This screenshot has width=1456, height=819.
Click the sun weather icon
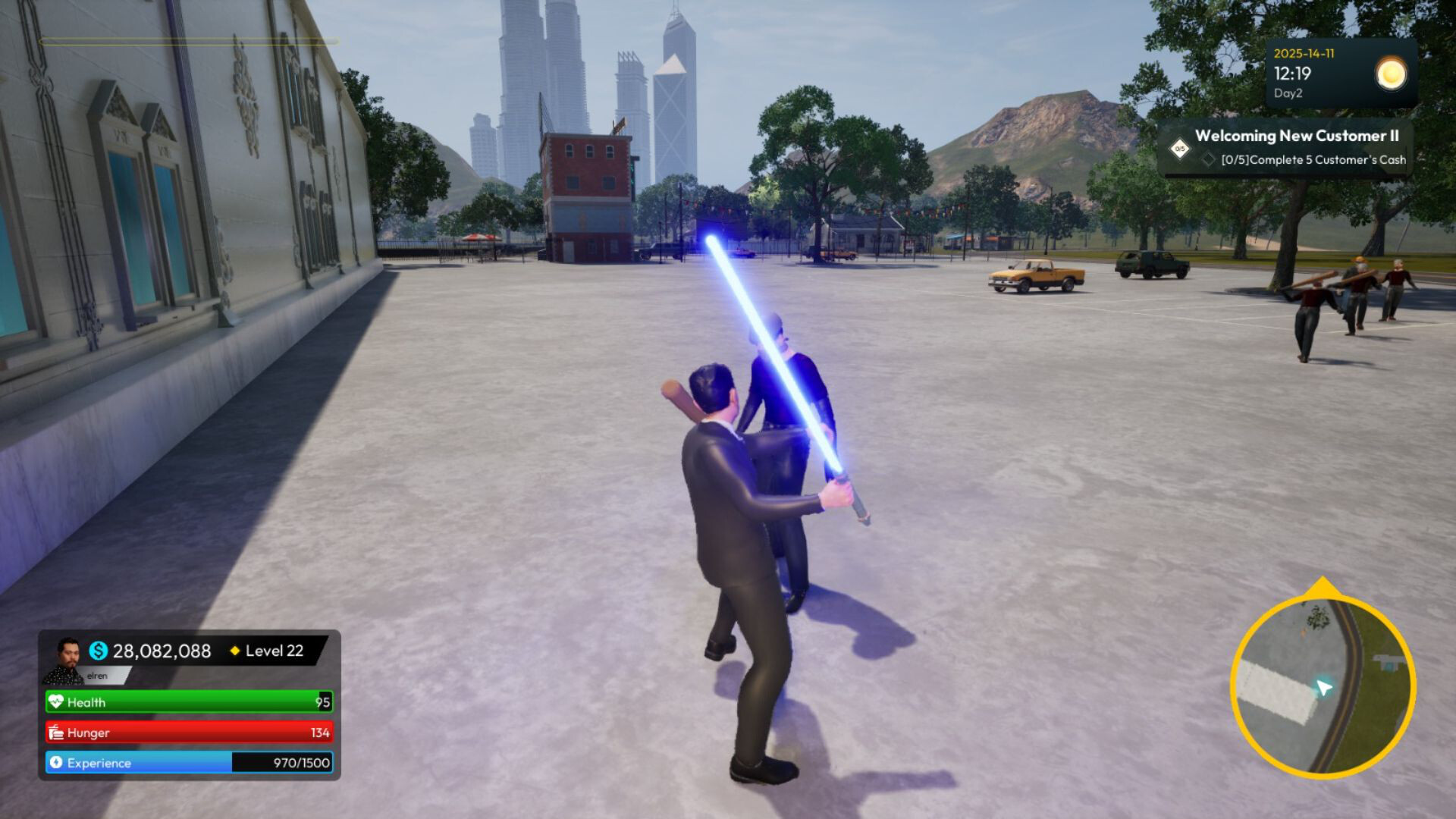[x=1391, y=74]
